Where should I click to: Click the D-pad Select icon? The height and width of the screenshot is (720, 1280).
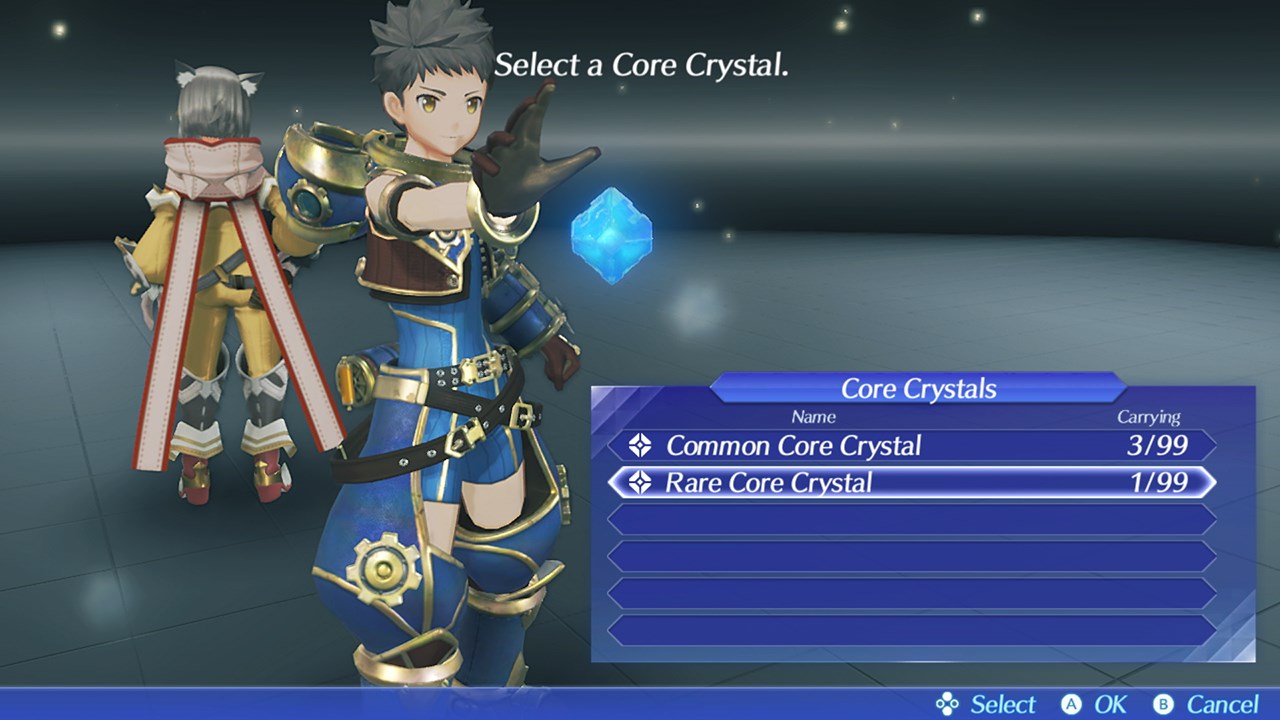[946, 704]
